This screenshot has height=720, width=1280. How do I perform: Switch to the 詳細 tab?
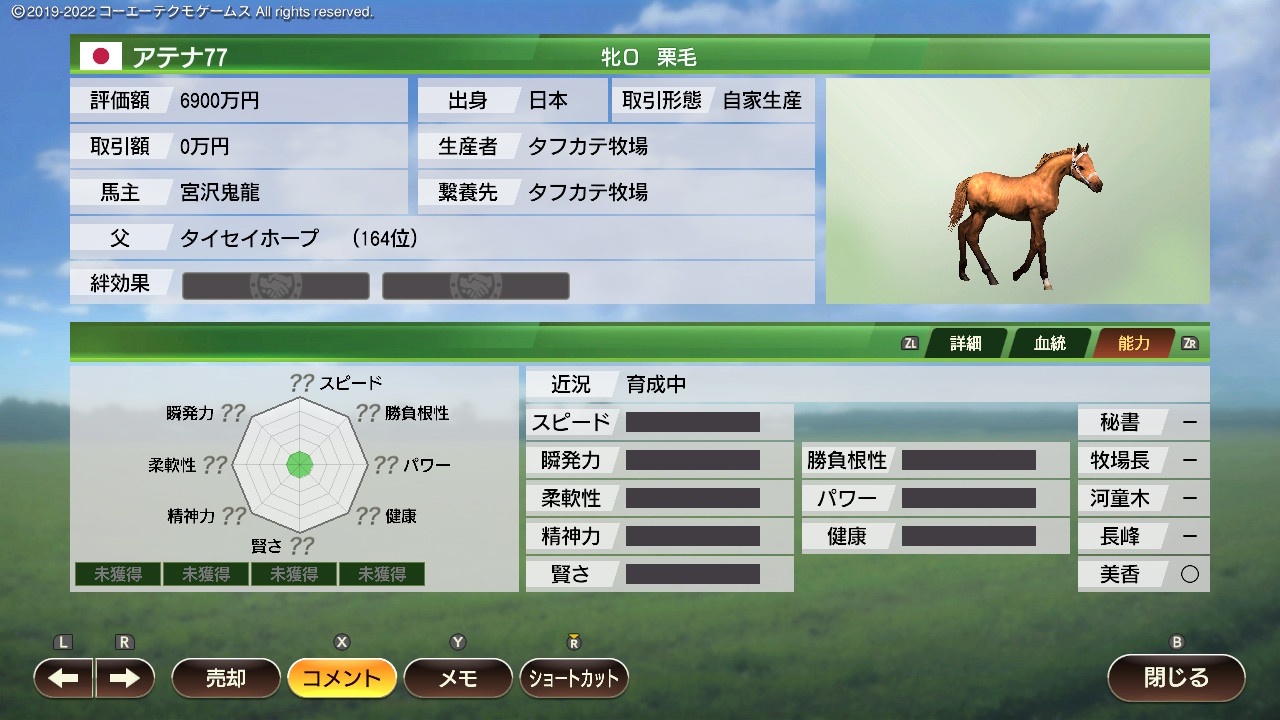coord(965,343)
